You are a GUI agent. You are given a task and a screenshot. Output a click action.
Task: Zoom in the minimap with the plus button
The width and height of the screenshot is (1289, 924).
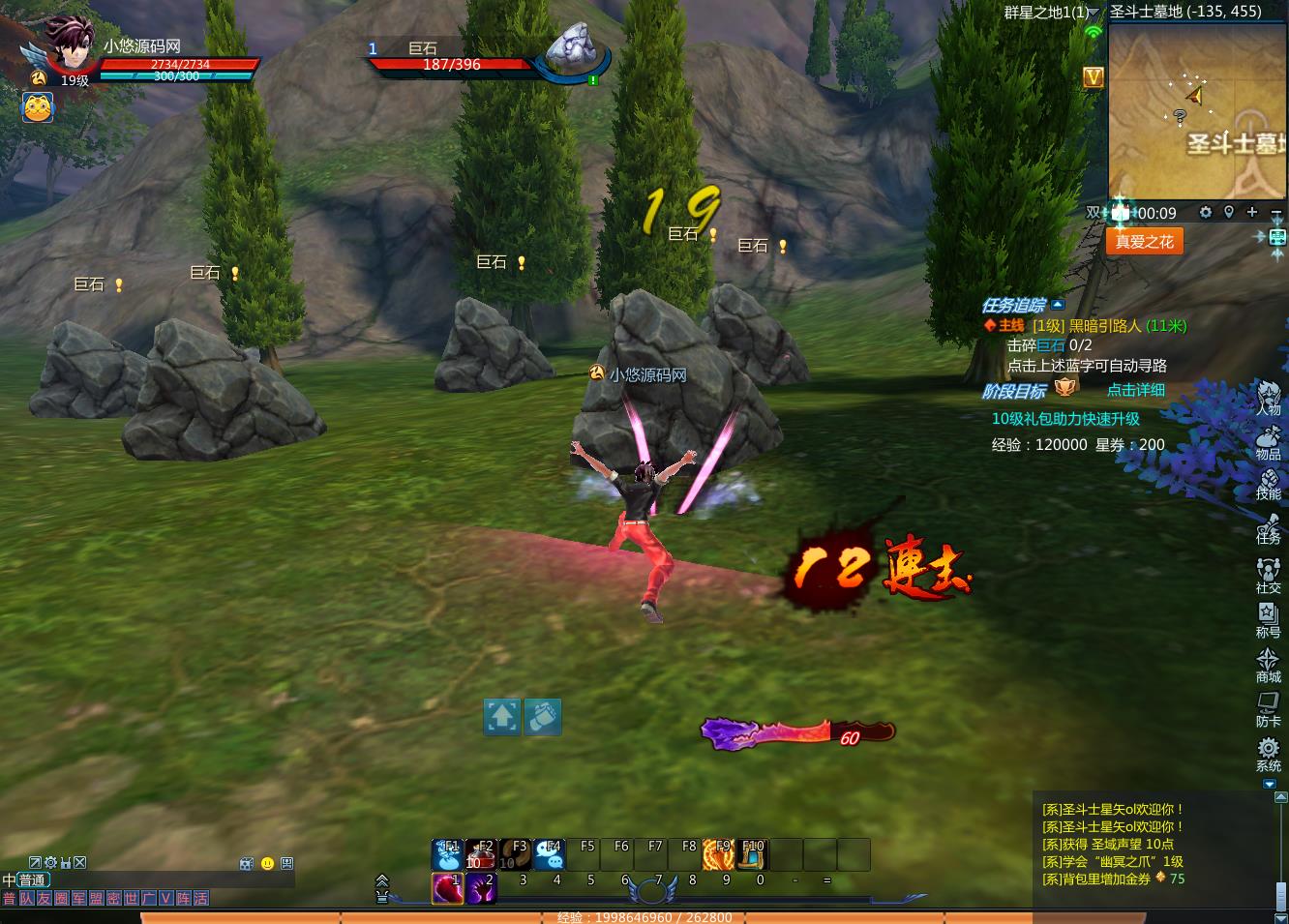(x=1252, y=212)
